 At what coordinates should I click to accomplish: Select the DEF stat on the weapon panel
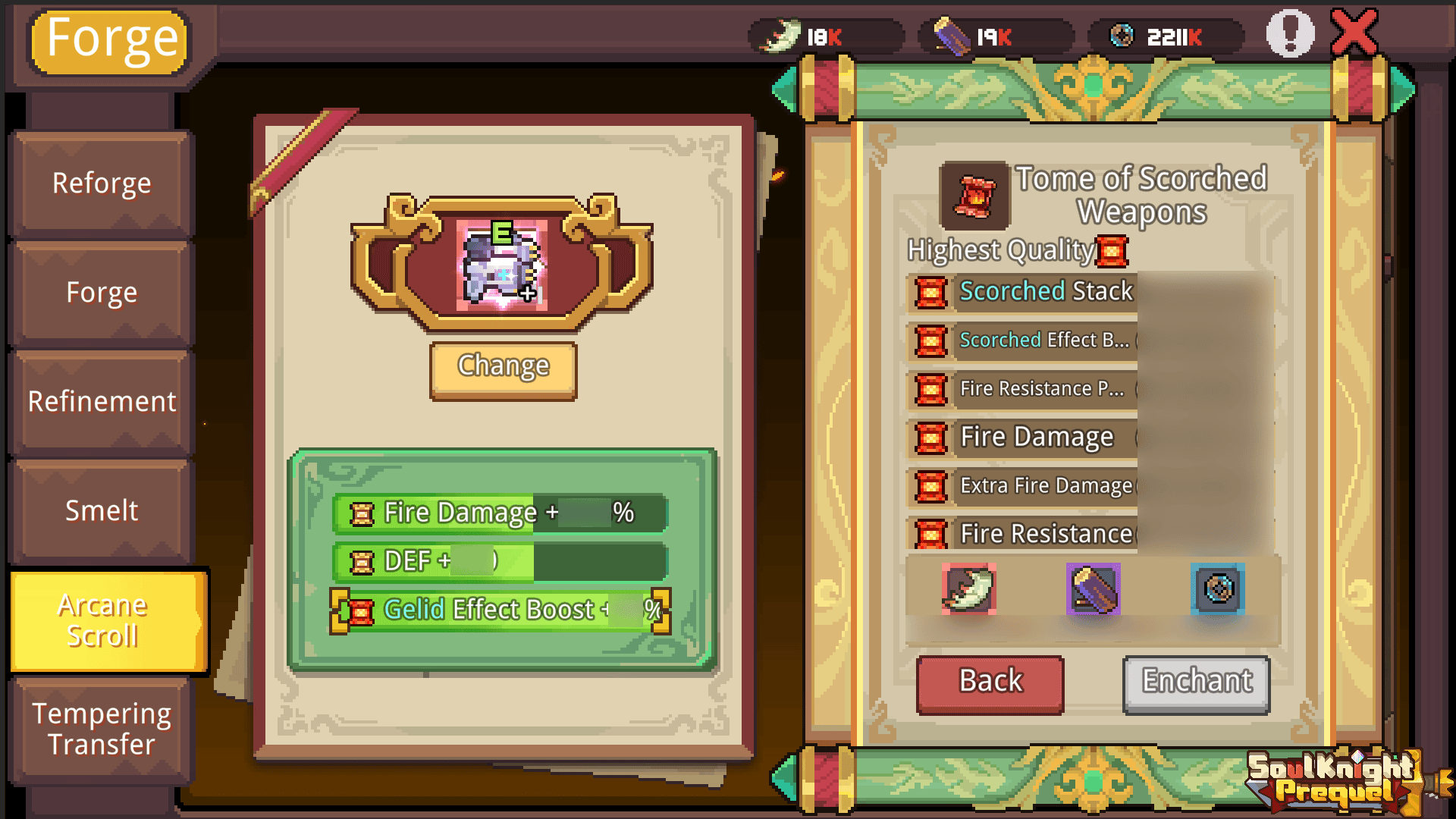coord(500,561)
